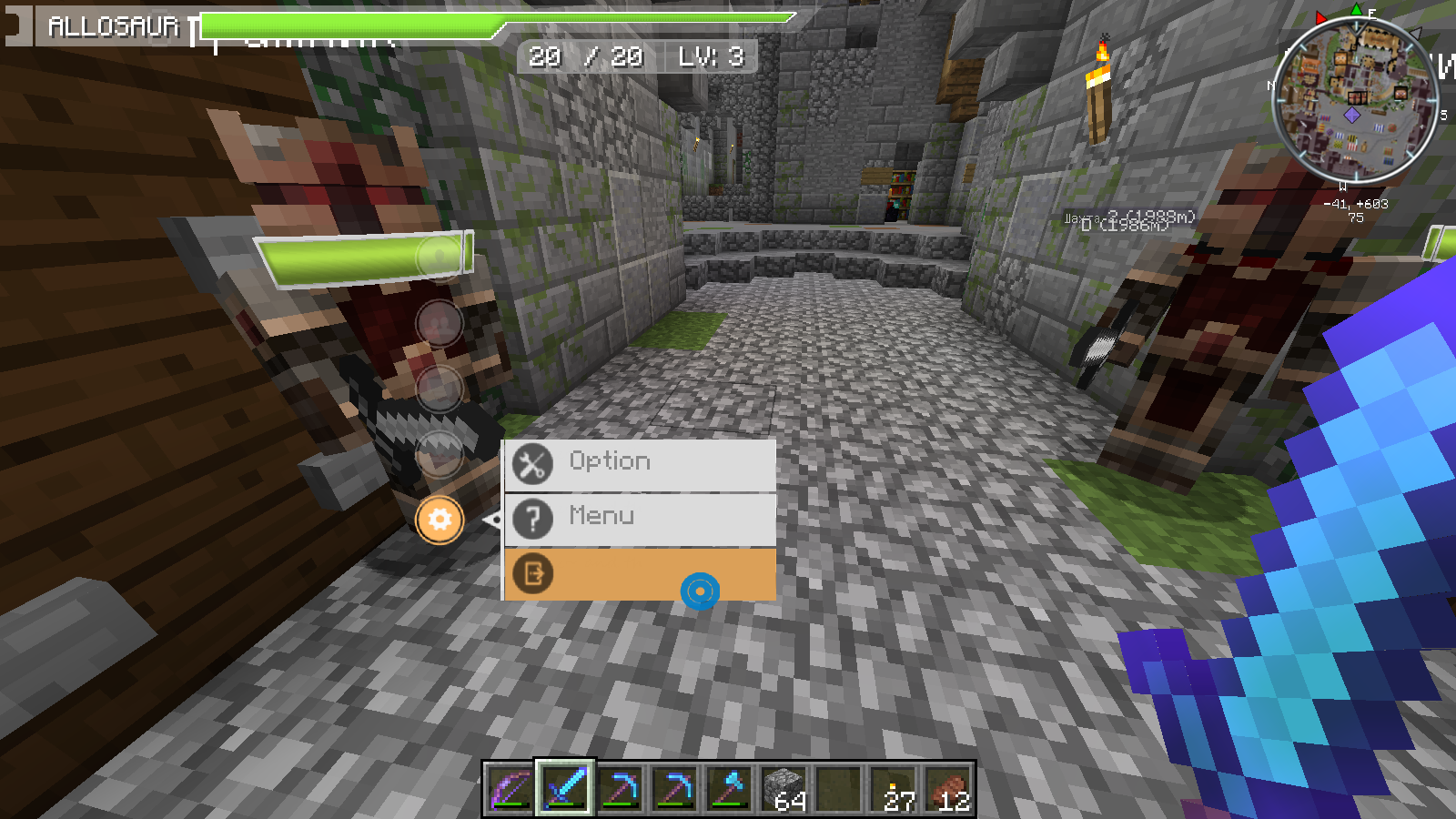Open the single-person profile circle icon
Viewport: 1456px width, 819px height.
[x=440, y=256]
